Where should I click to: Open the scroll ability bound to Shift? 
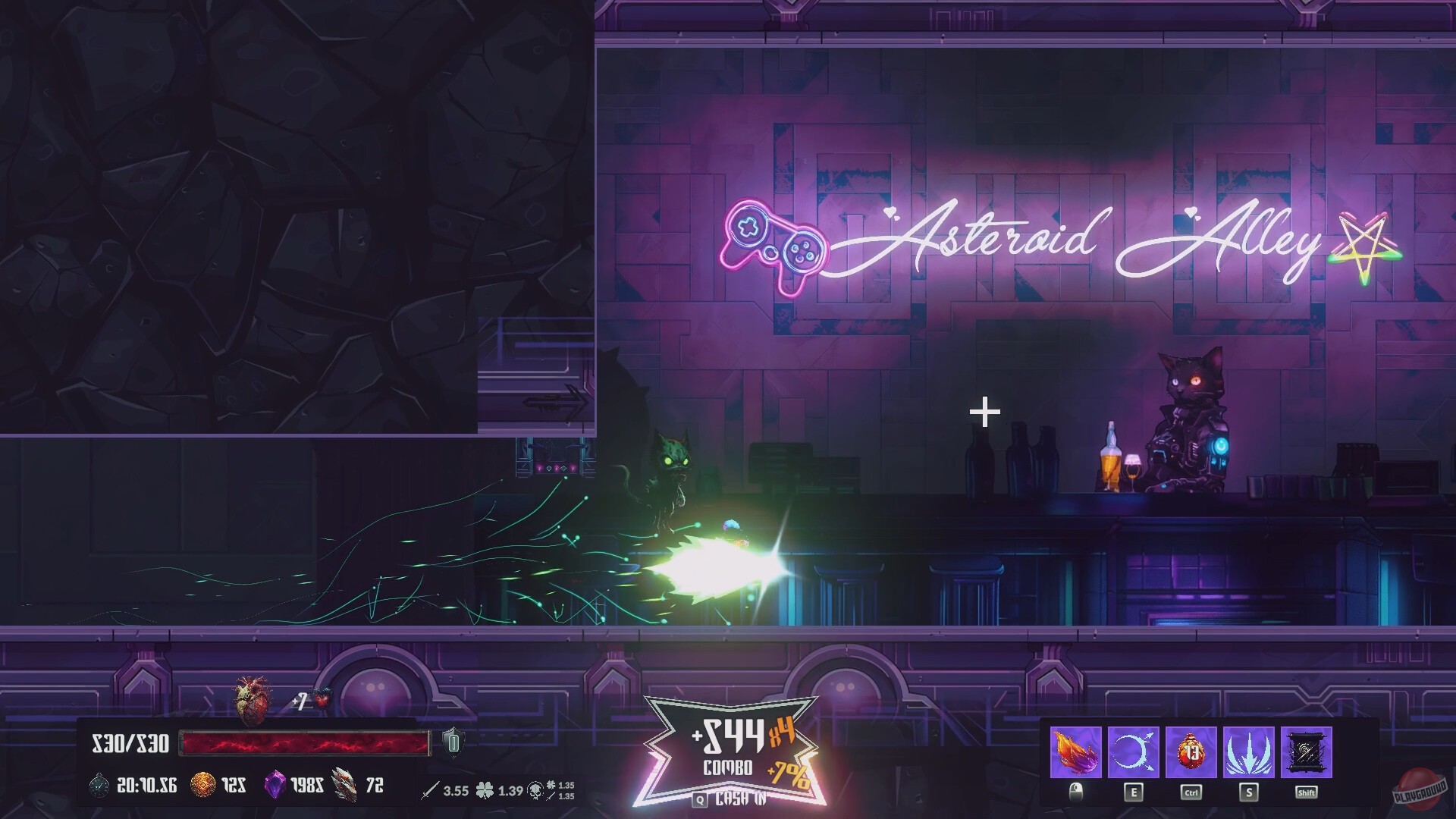(1306, 753)
